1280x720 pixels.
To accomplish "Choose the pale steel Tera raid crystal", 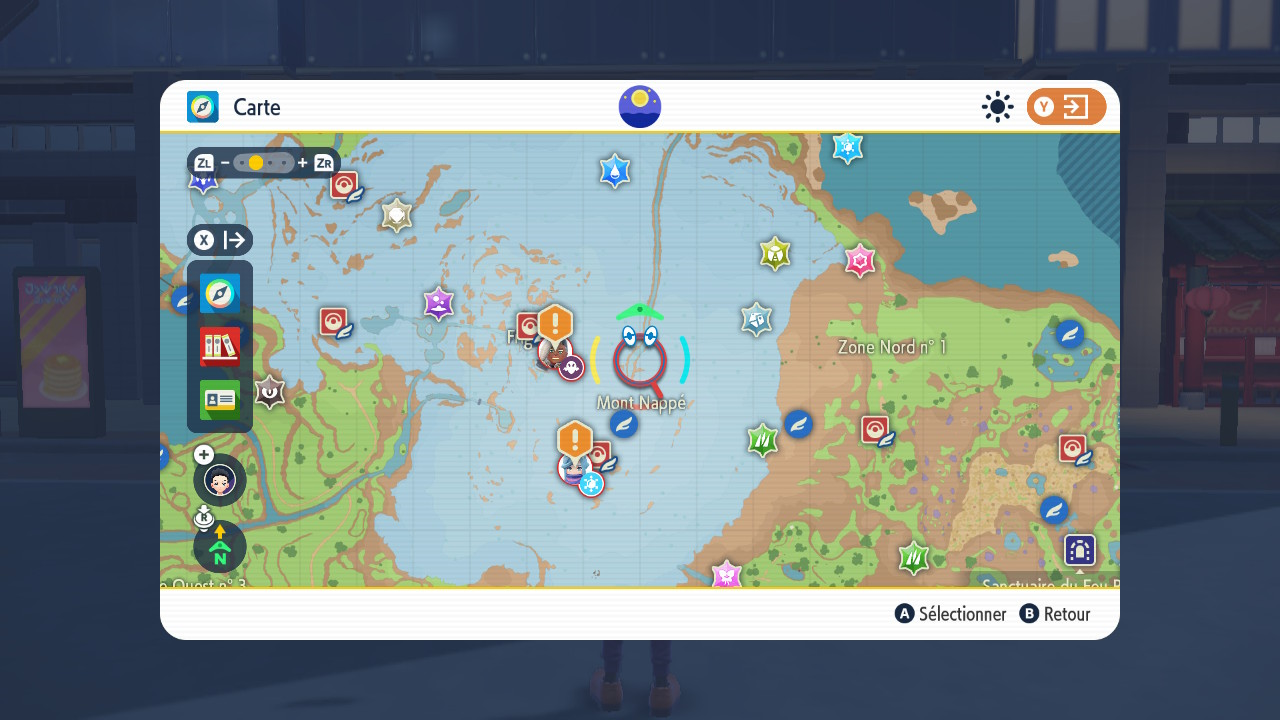I will point(756,319).
